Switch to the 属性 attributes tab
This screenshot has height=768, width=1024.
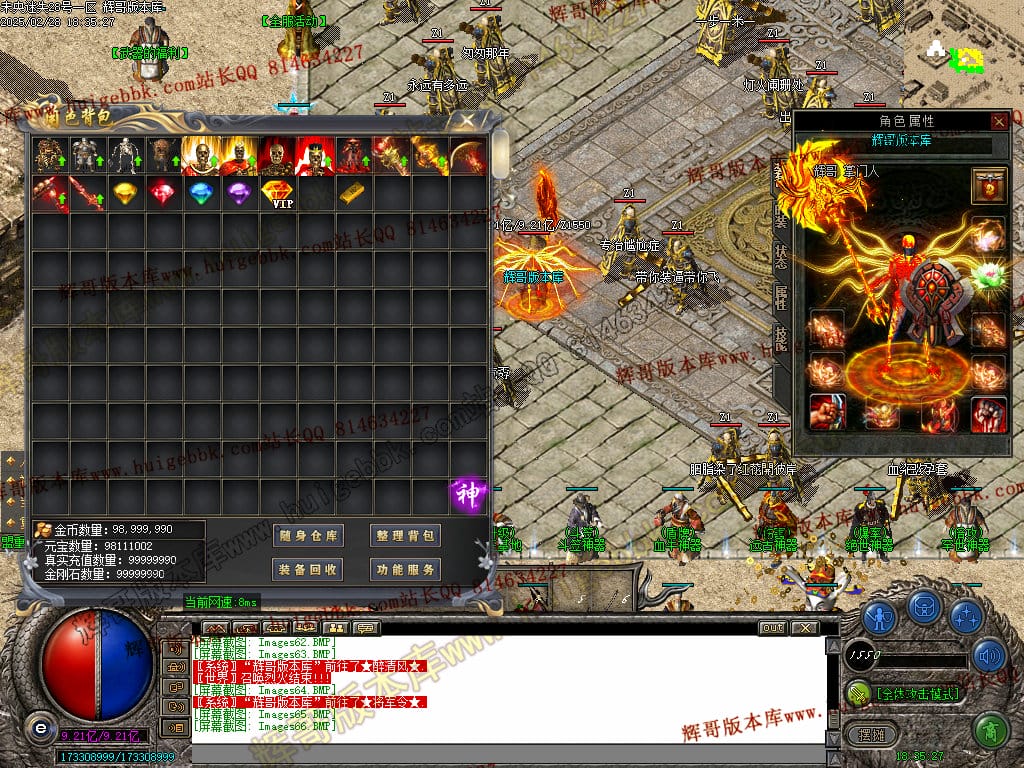(x=780, y=297)
